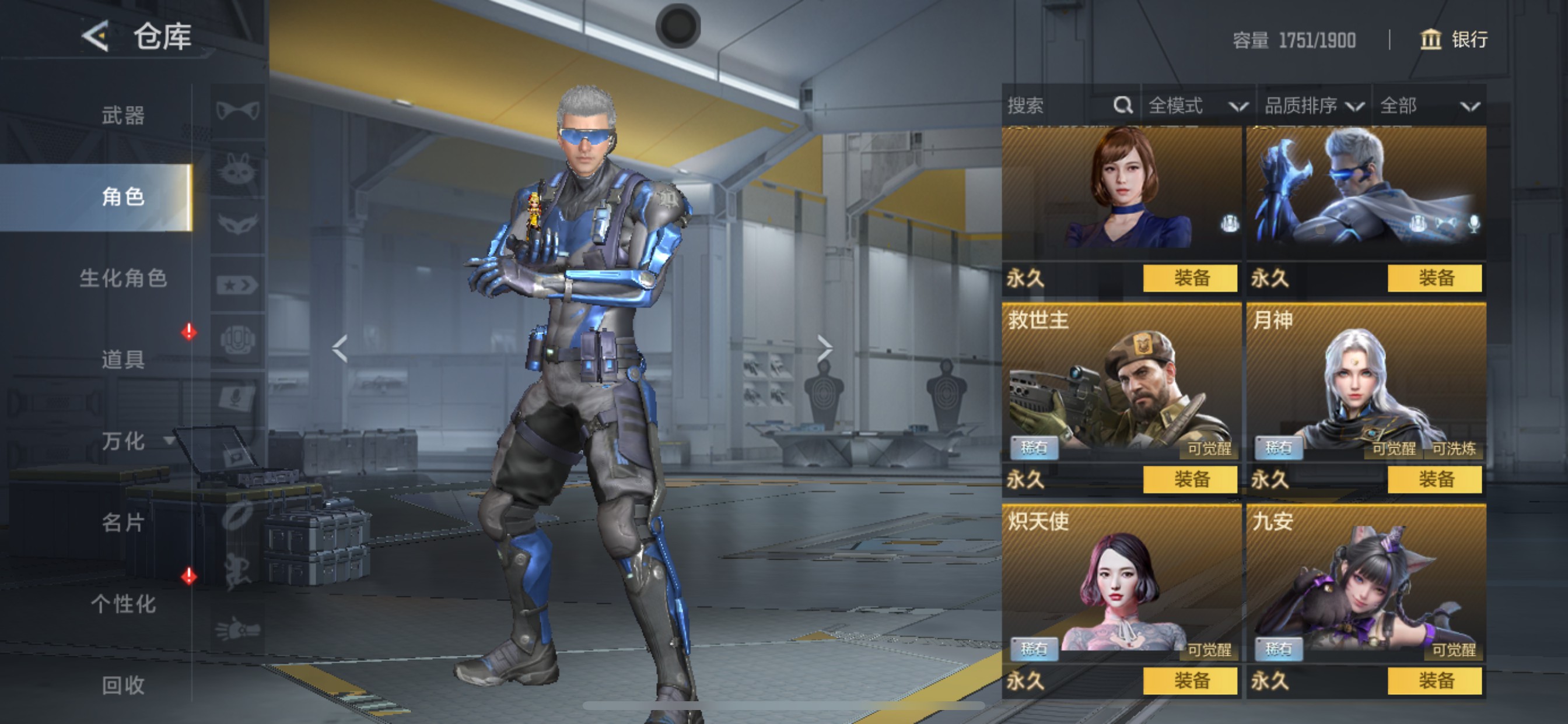This screenshot has width=1568, height=724.
Task: Rotate to the next character with right arrow
Action: [x=824, y=348]
